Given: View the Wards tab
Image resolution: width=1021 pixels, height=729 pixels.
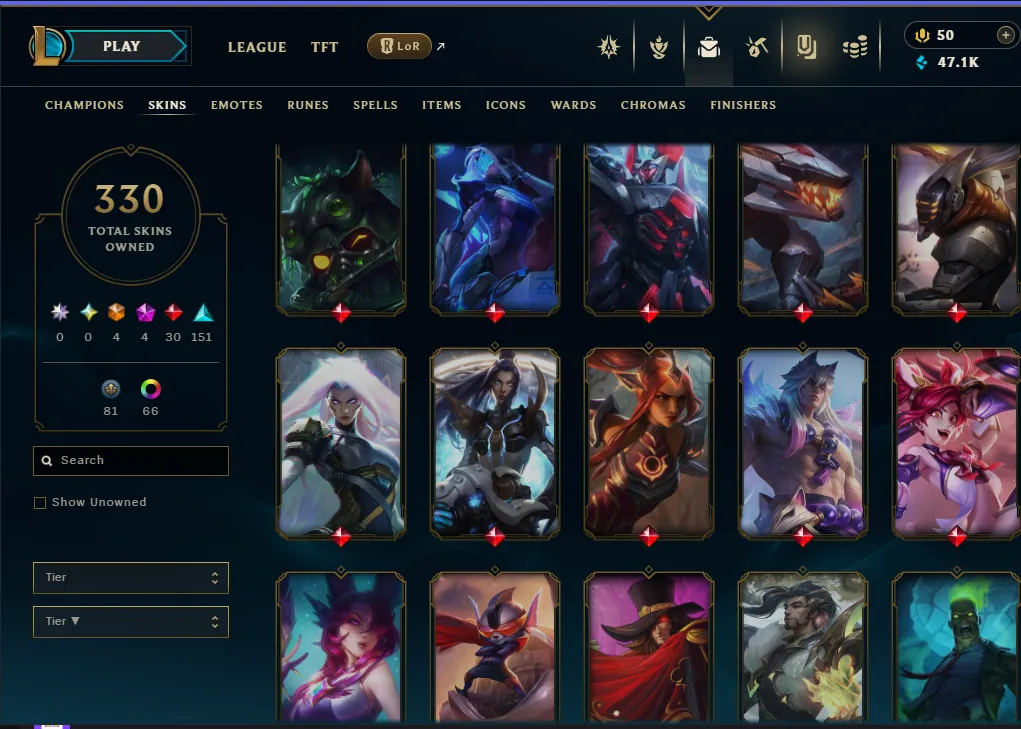Looking at the screenshot, I should click(573, 105).
